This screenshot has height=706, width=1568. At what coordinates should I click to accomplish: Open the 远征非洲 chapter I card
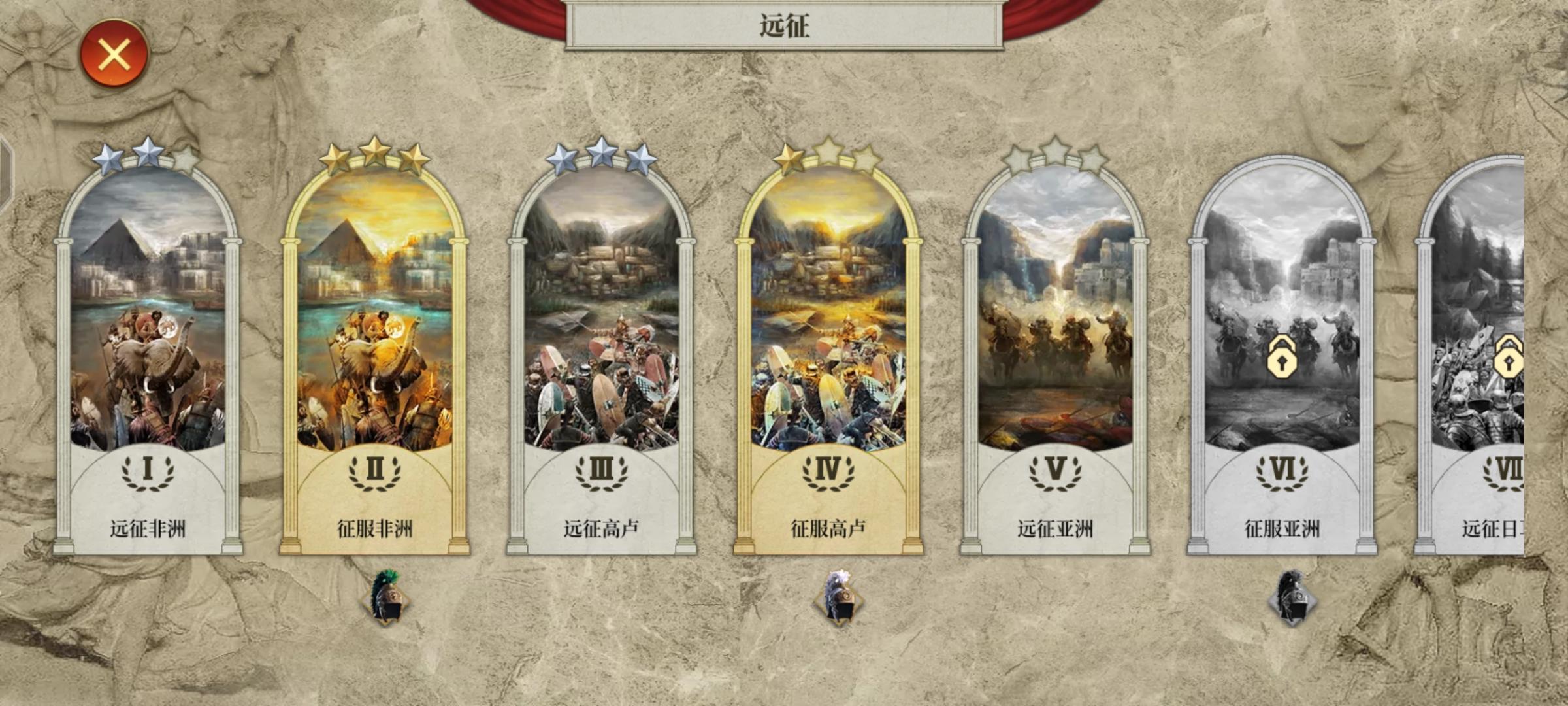(x=147, y=327)
